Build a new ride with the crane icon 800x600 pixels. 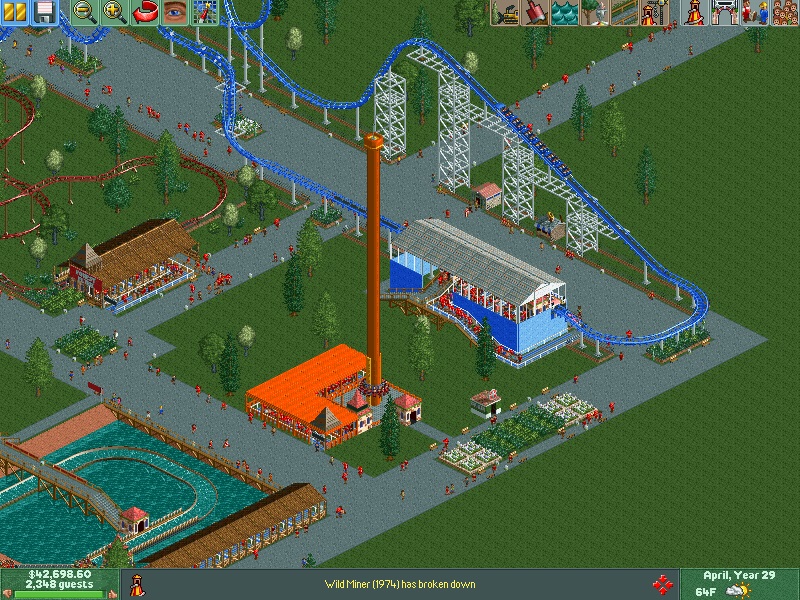point(653,12)
